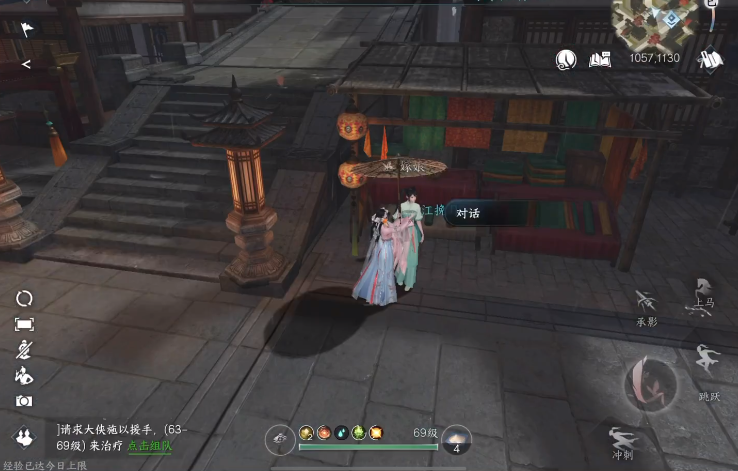Screen dimensions: 738x471
Task: Open the circular minimap
Action: pyautogui.click(x=658, y=20)
